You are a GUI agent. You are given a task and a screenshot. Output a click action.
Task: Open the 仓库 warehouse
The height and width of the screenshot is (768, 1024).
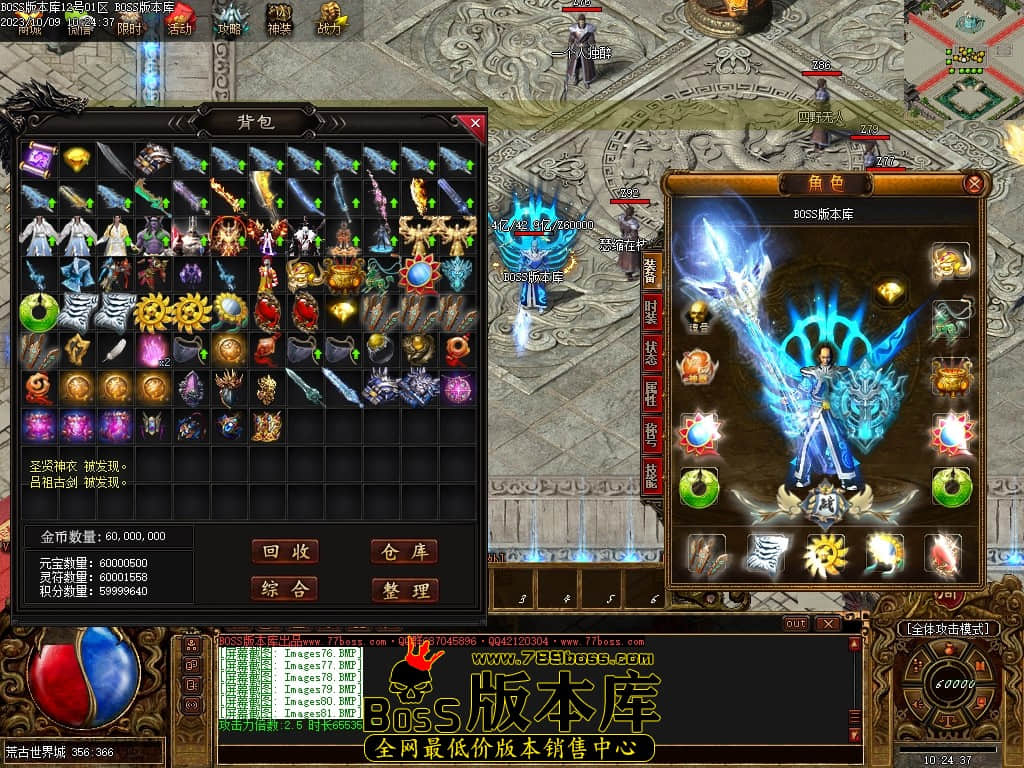(404, 552)
